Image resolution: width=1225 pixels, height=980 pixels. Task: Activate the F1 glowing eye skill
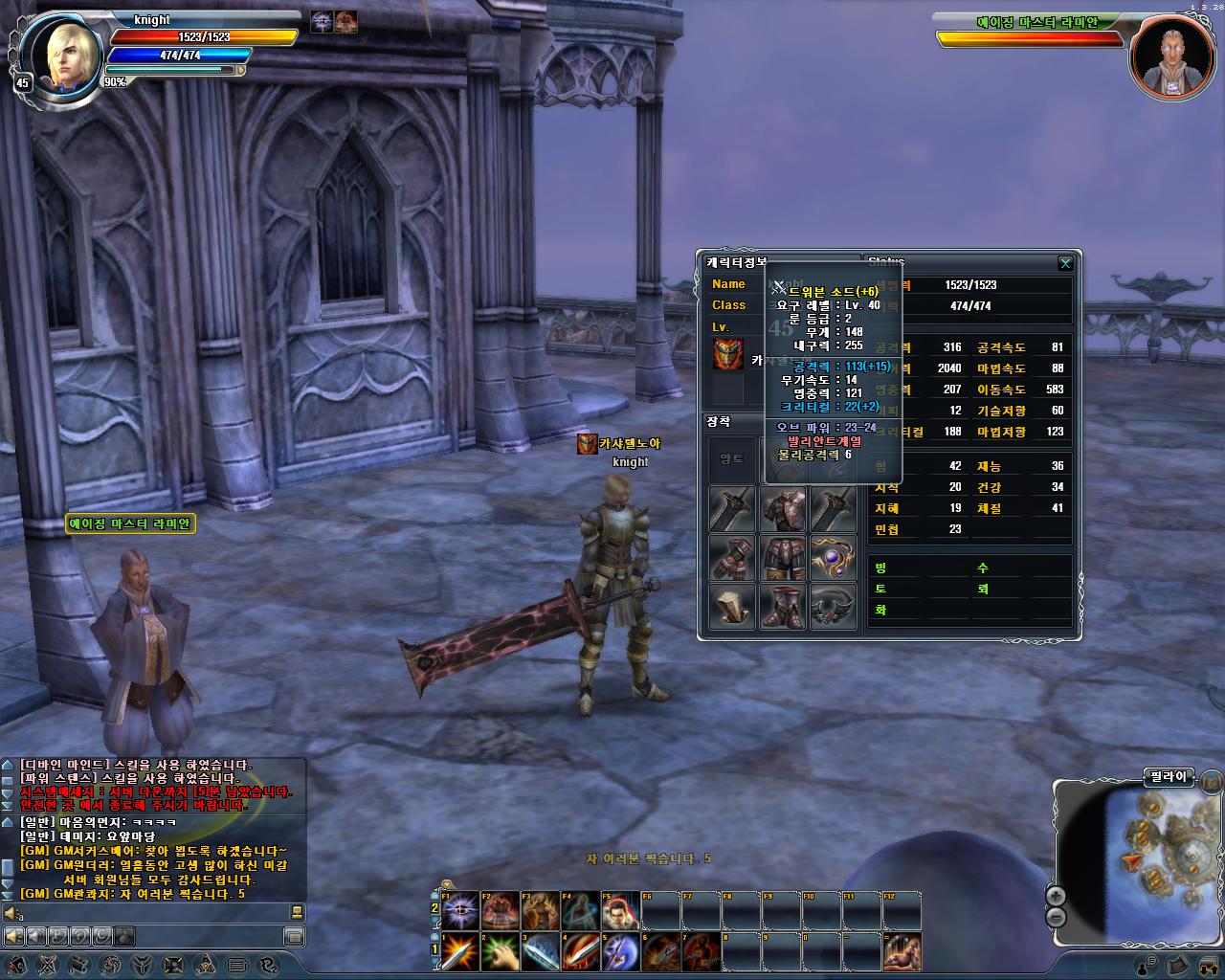(x=460, y=910)
